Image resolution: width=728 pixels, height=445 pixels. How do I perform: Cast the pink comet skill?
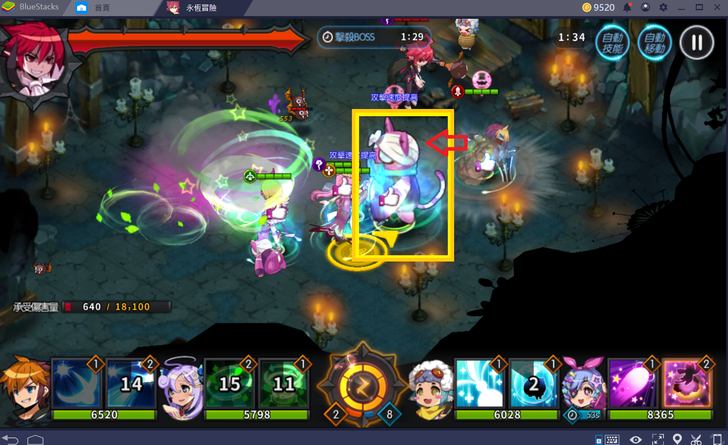click(633, 383)
